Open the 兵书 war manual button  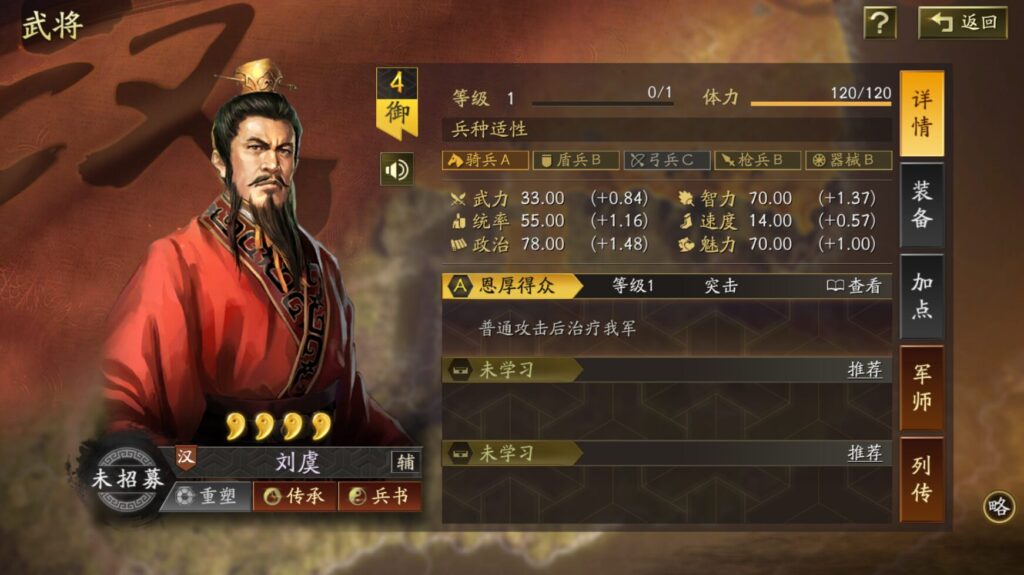tap(379, 496)
